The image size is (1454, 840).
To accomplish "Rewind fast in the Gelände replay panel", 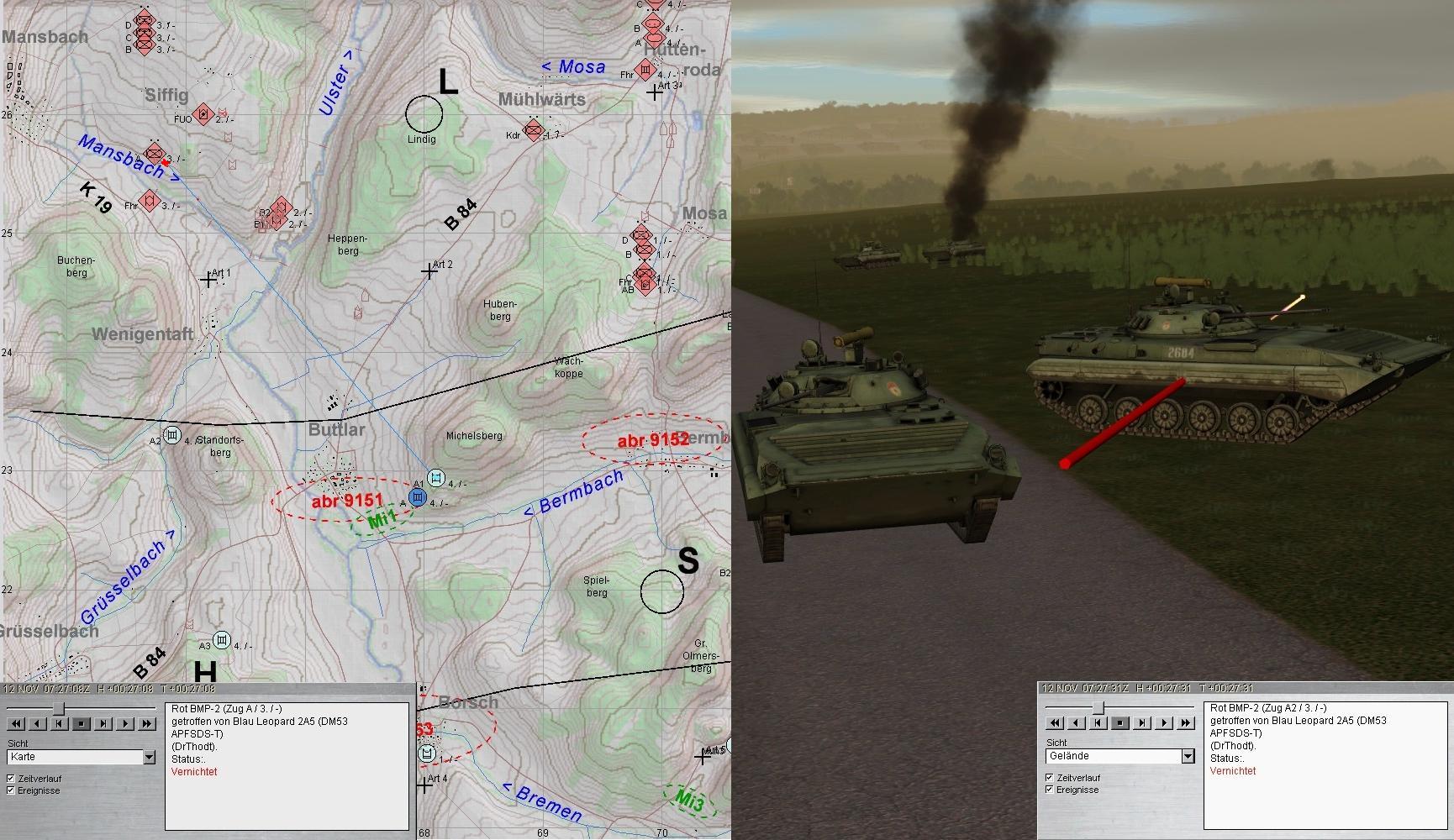I will point(1055,722).
